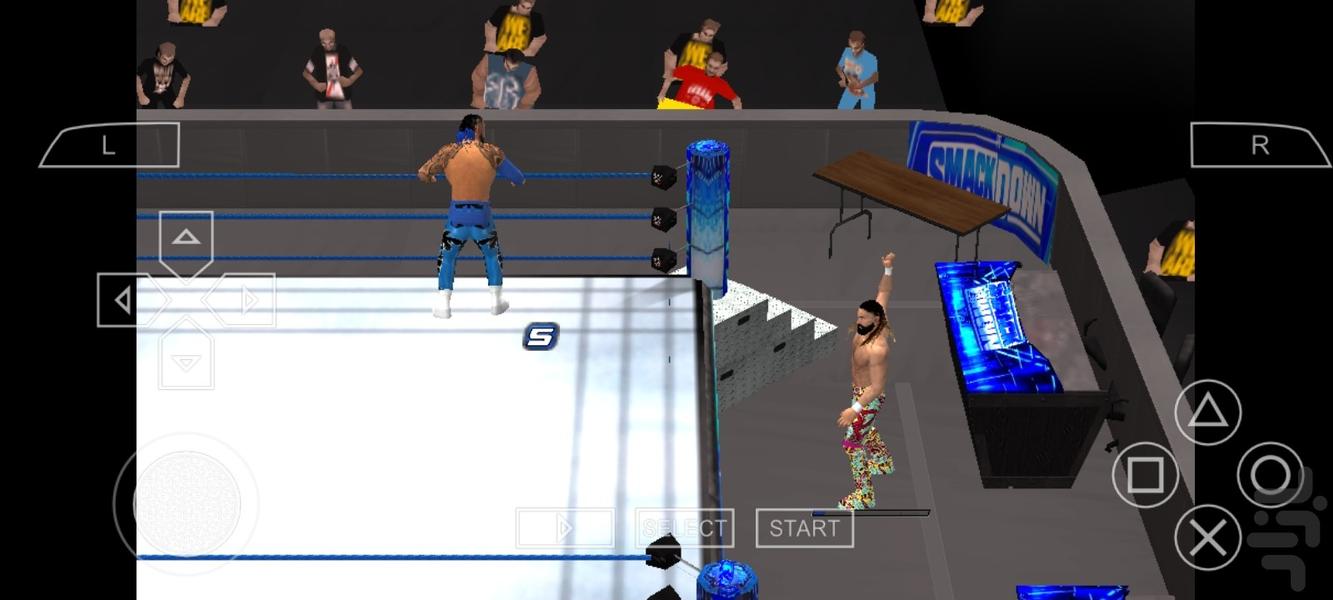1333x600 pixels.
Task: Tap the D-pad left arrow
Action: click(x=124, y=300)
